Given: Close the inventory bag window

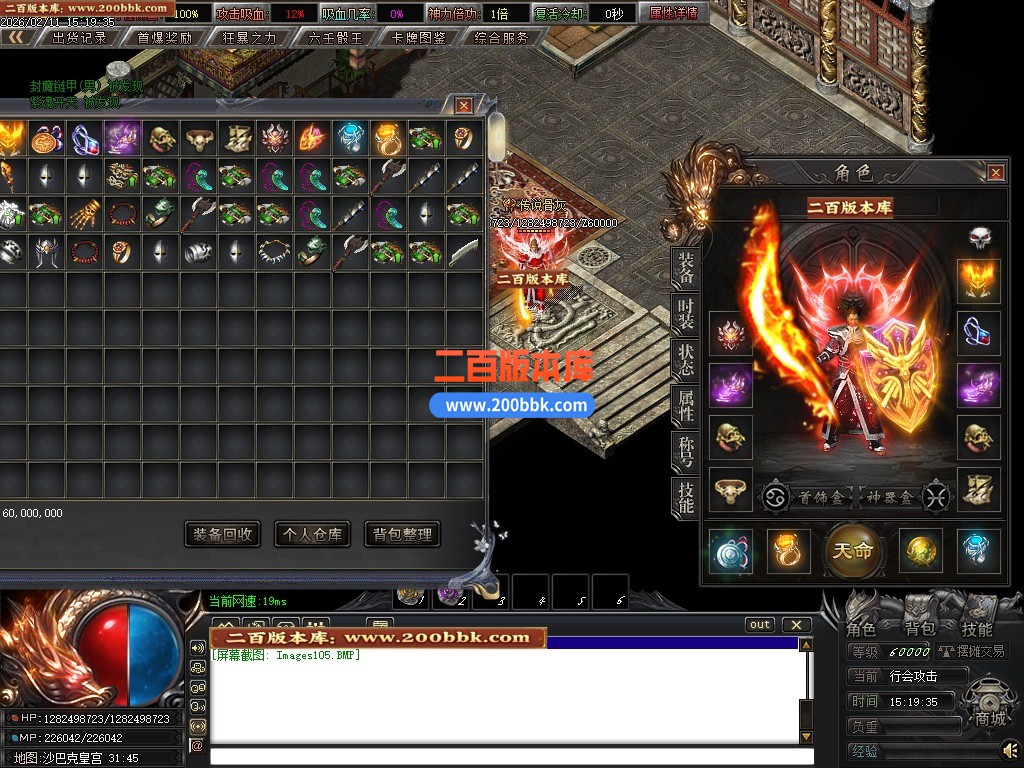Looking at the screenshot, I should coord(464,105).
